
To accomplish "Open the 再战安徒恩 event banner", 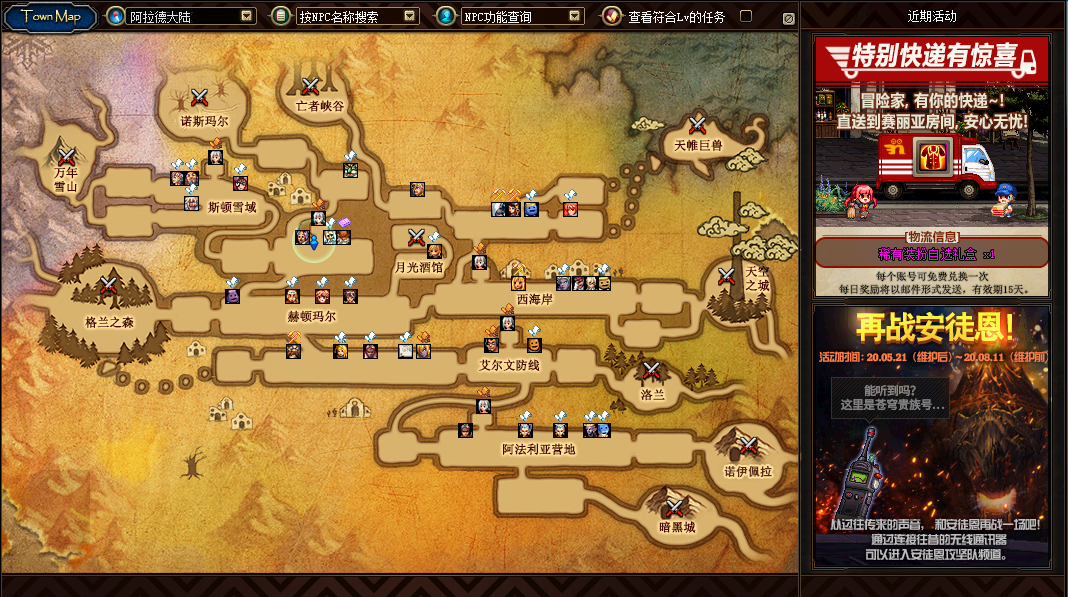I will pos(931,435).
